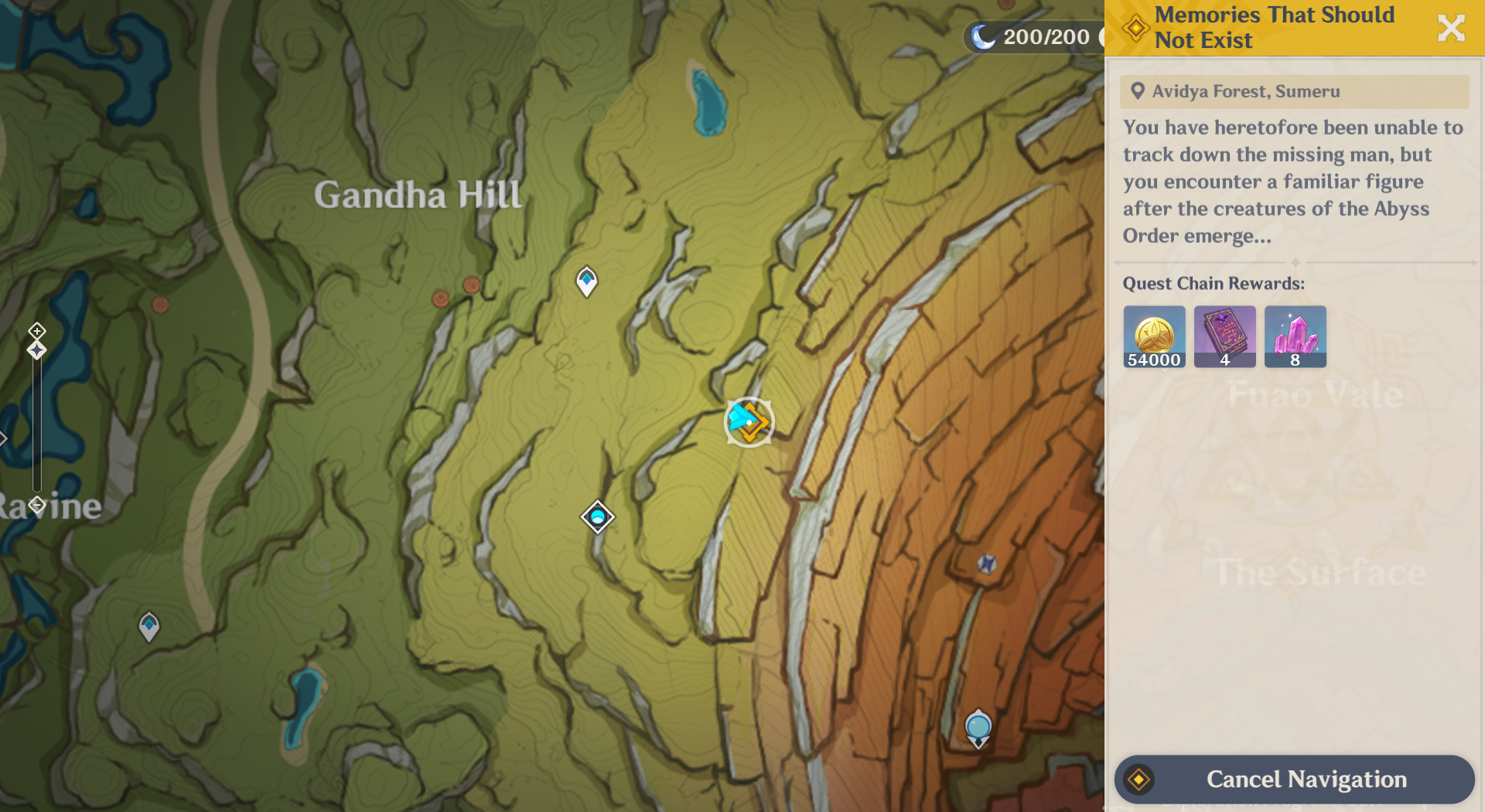This screenshot has height=812, width=1485.
Task: Zoom in with the plus button on the slider
Action: coord(36,330)
